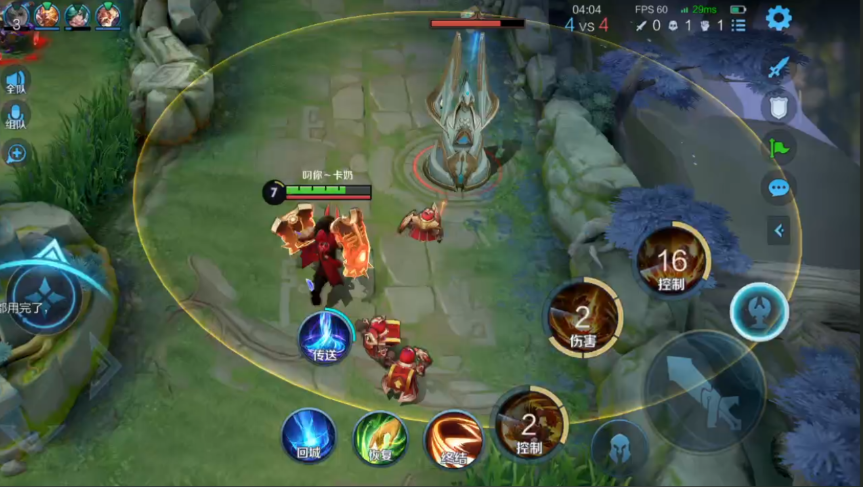Tap the blue sword attack signal

[x=778, y=67]
